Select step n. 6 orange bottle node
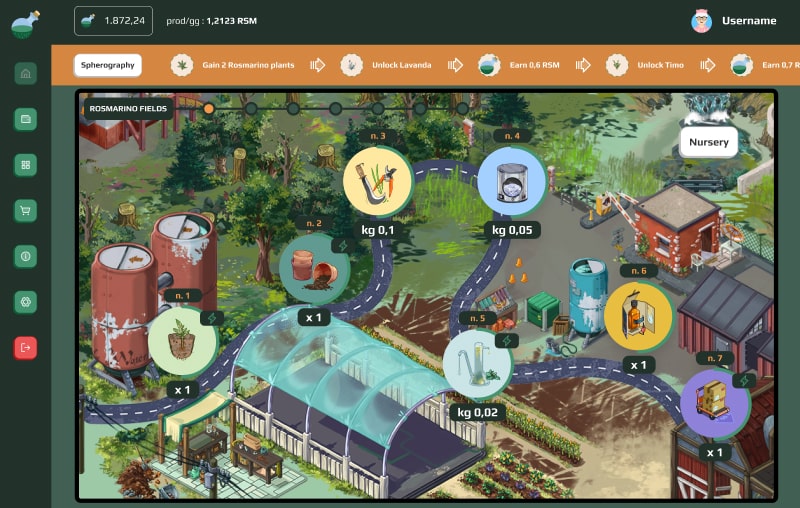 click(x=637, y=316)
